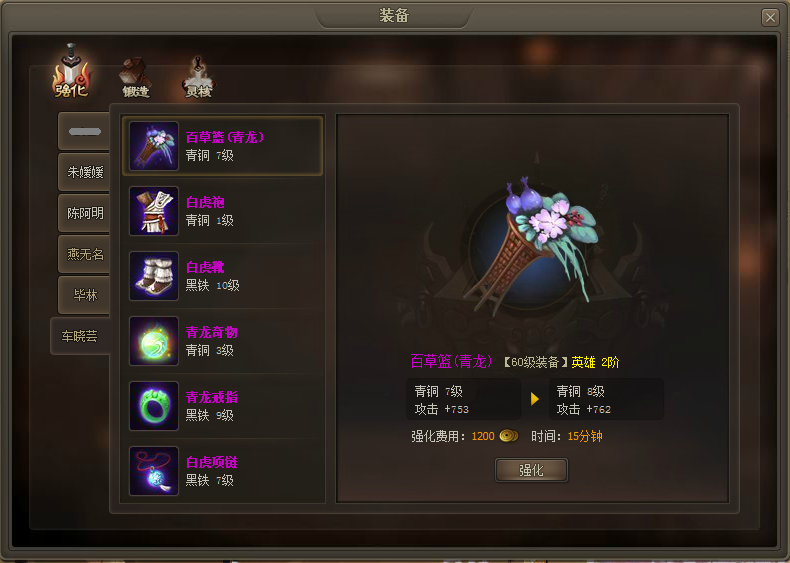790x563 pixels.
Task: Switch to character 毕林
Action: pyautogui.click(x=84, y=295)
